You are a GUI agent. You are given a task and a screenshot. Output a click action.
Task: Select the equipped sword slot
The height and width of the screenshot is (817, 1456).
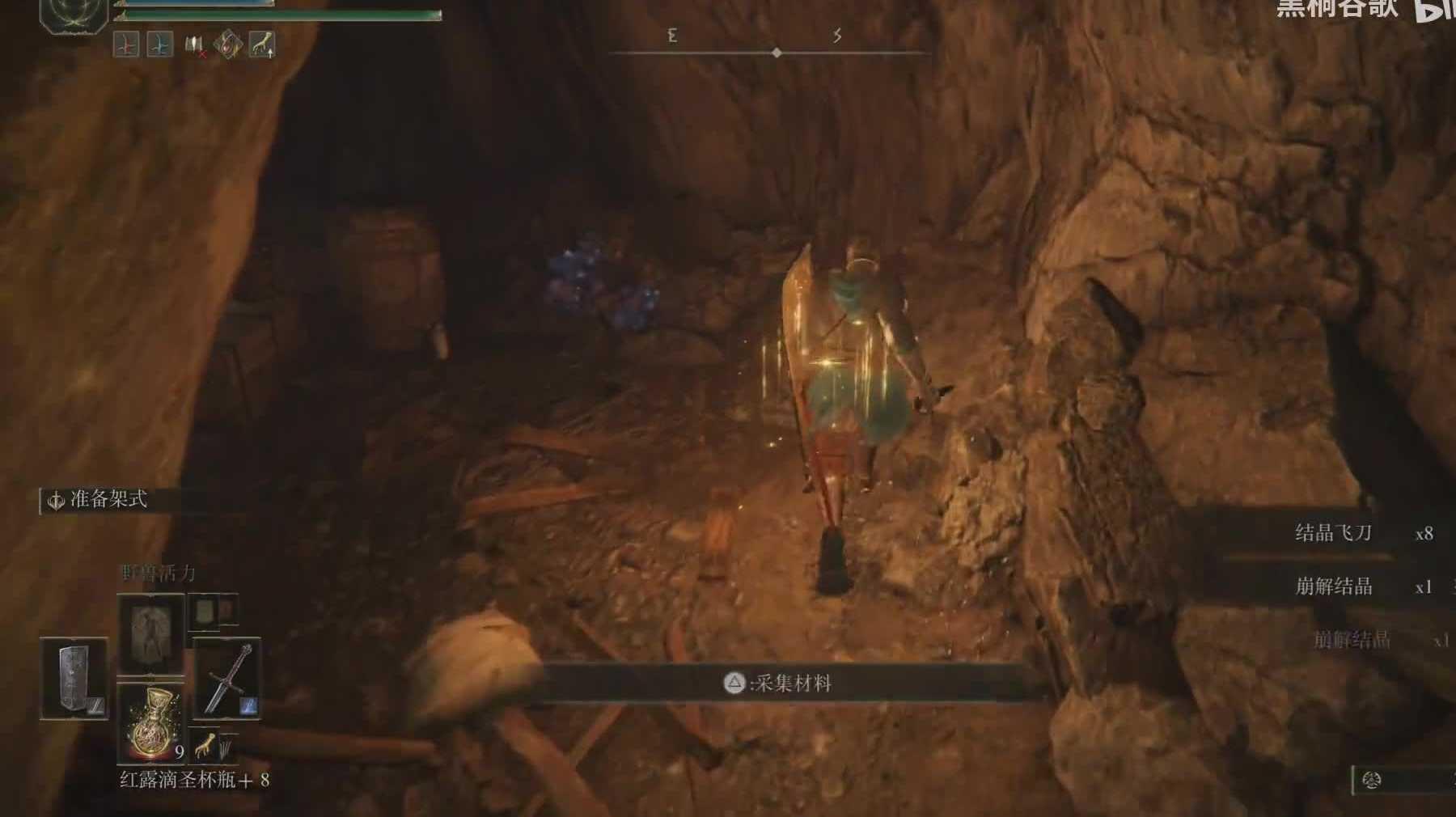tap(227, 678)
